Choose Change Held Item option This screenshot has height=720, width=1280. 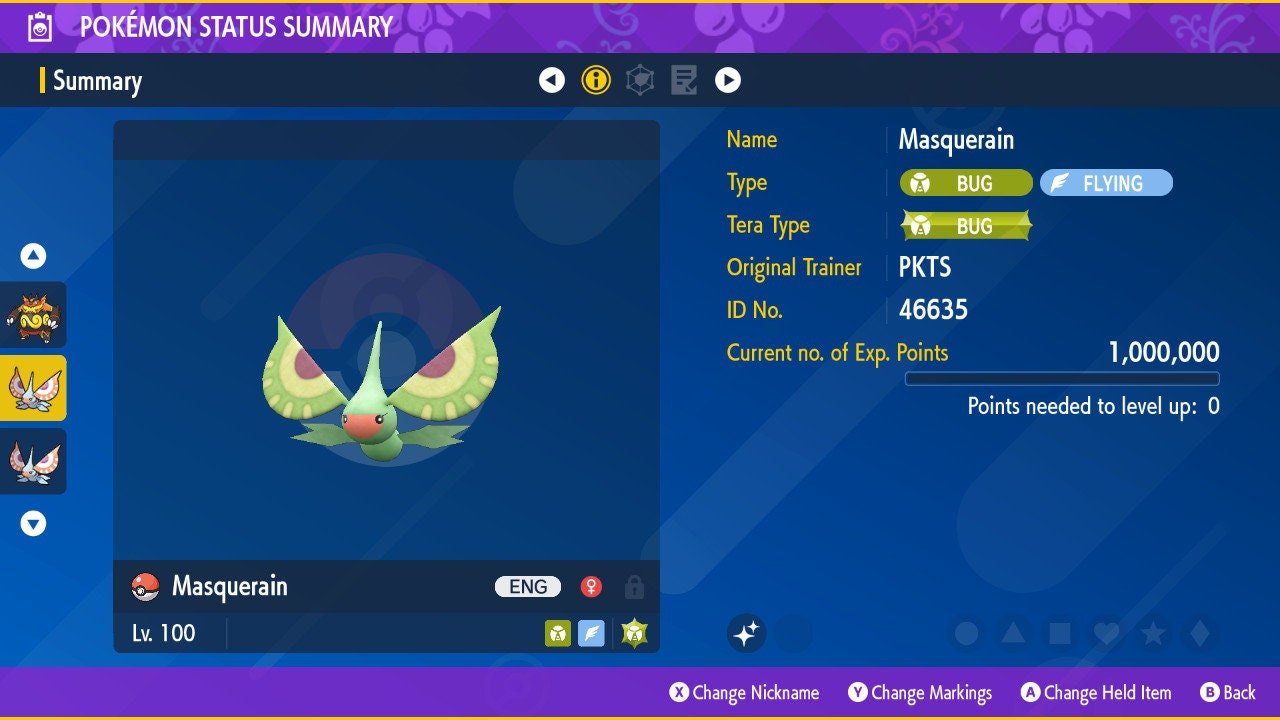(x=1095, y=692)
